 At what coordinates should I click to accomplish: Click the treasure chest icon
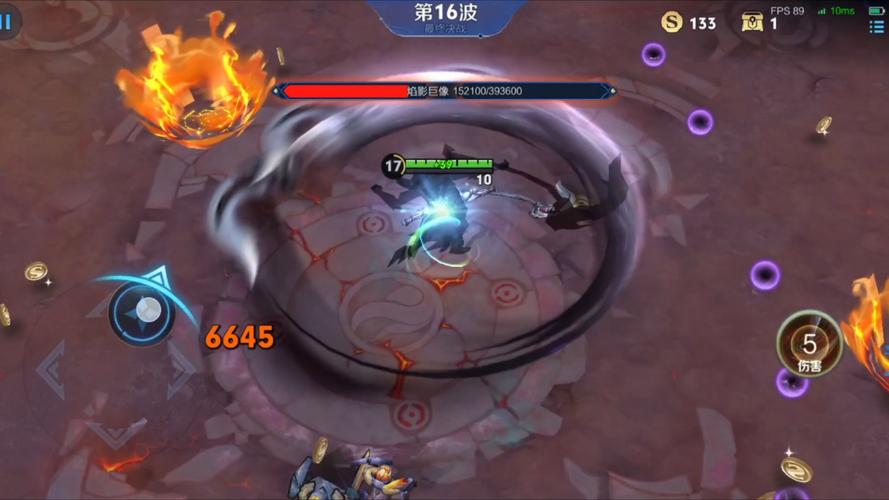pos(752,22)
